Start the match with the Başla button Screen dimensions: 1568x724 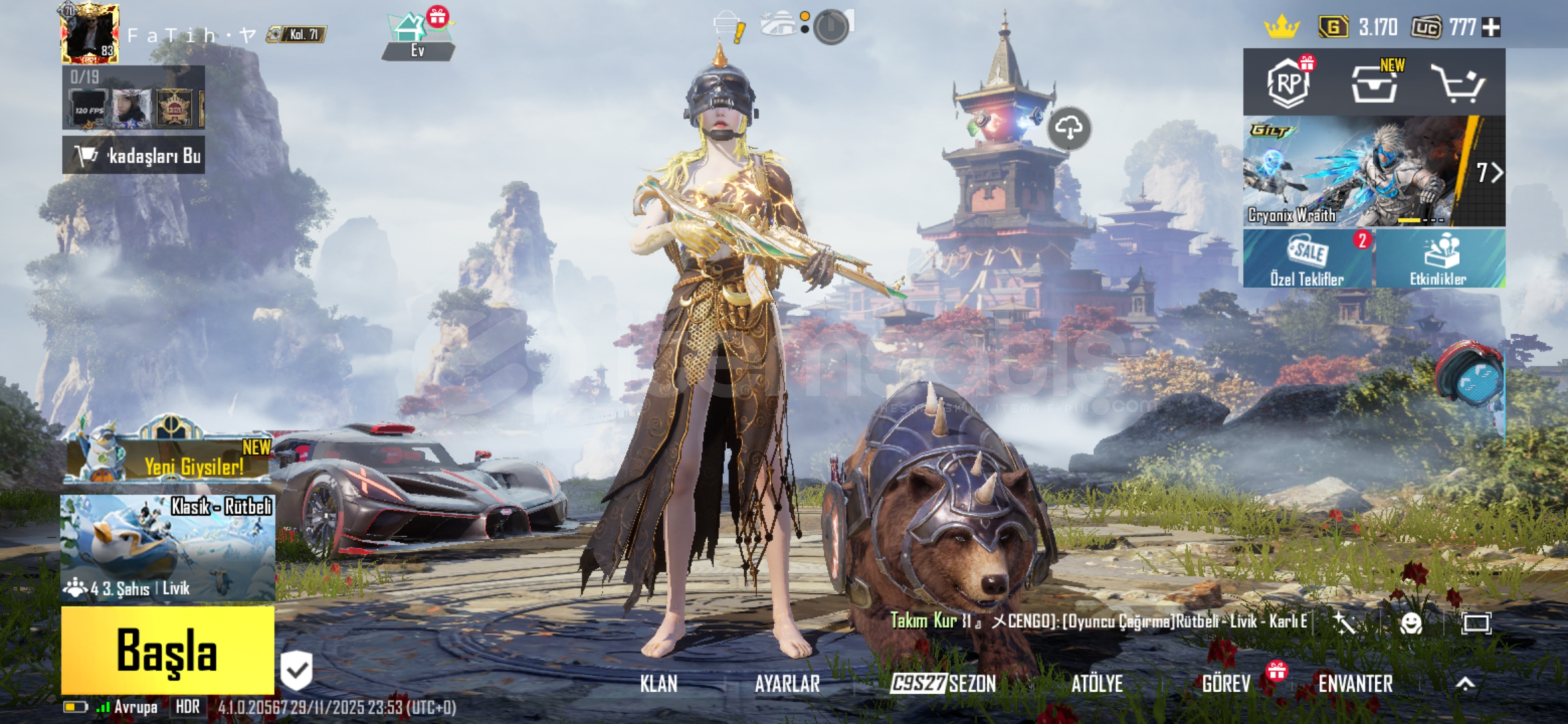[168, 650]
